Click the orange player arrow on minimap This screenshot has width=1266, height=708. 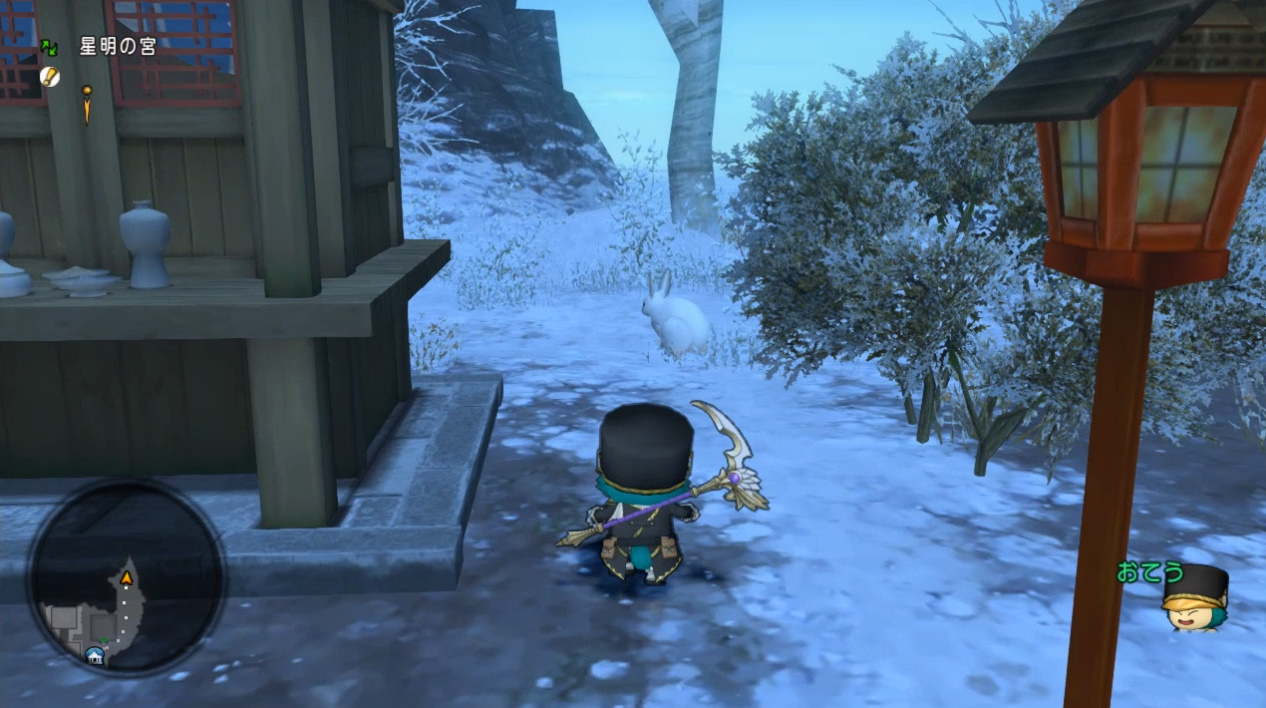pyautogui.click(x=127, y=578)
